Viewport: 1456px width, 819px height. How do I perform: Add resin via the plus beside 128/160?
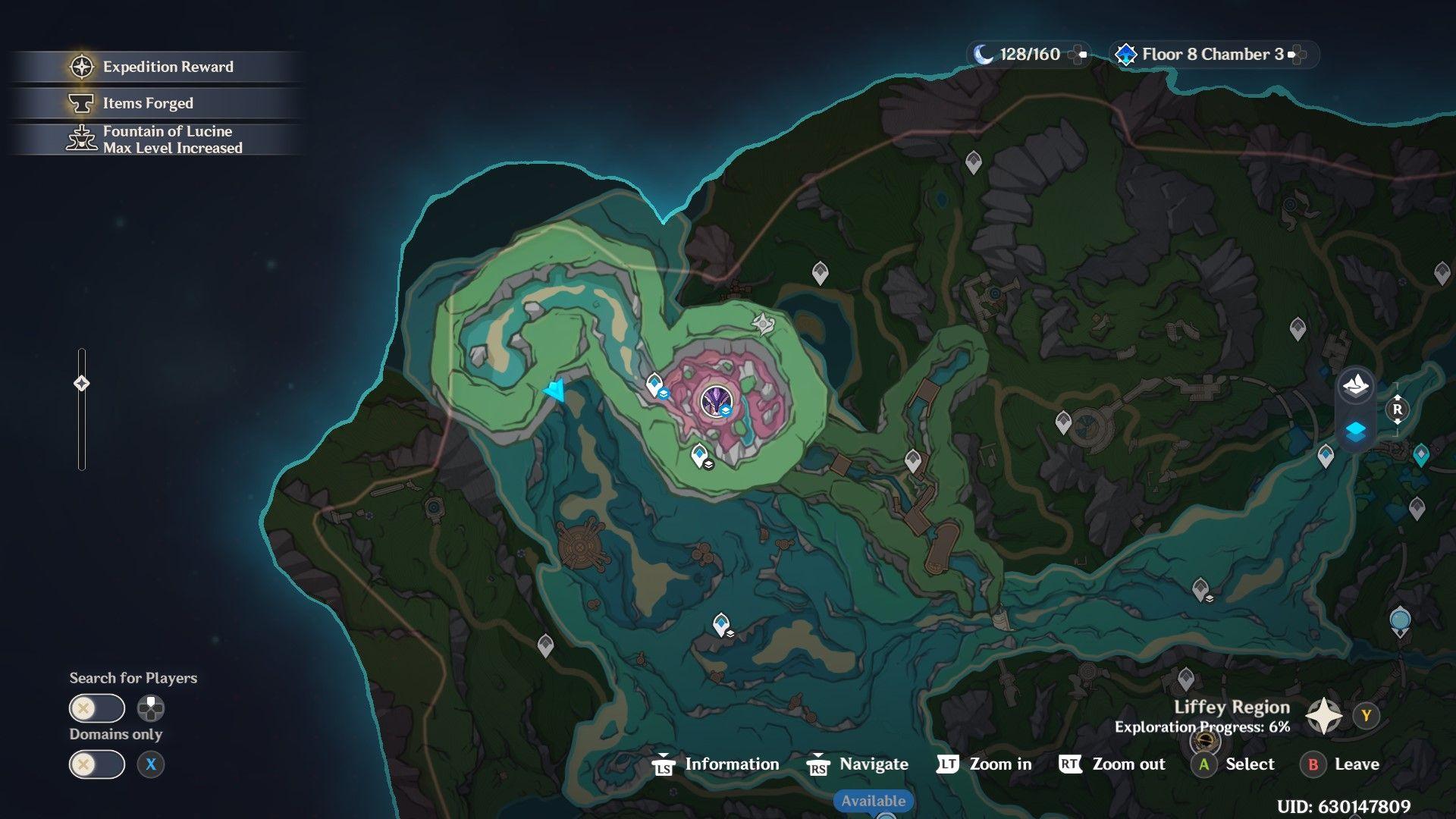tap(1078, 55)
